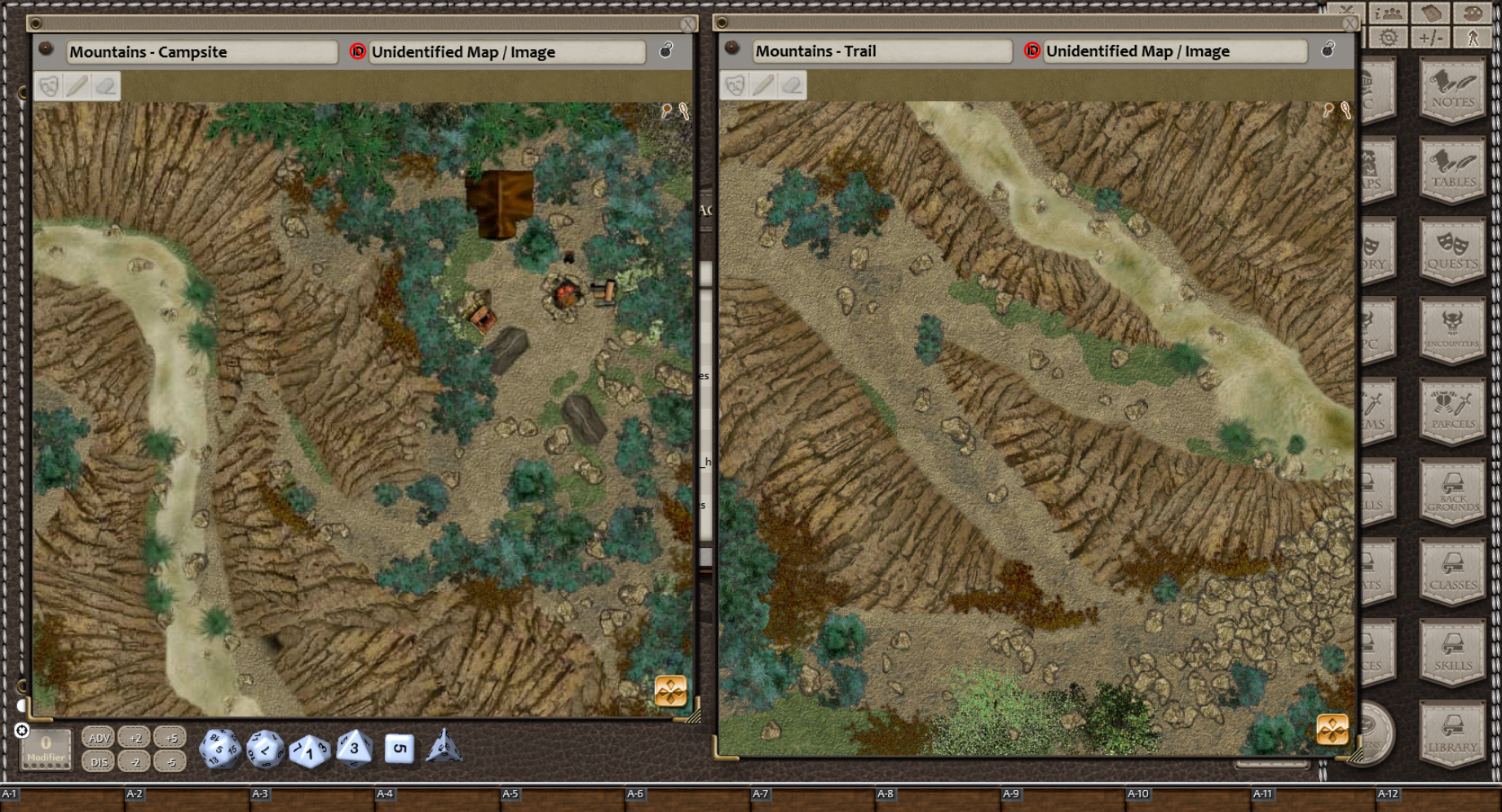Click the +/- modifiers icon in the top toolbar
The height and width of the screenshot is (812, 1502).
click(1430, 36)
